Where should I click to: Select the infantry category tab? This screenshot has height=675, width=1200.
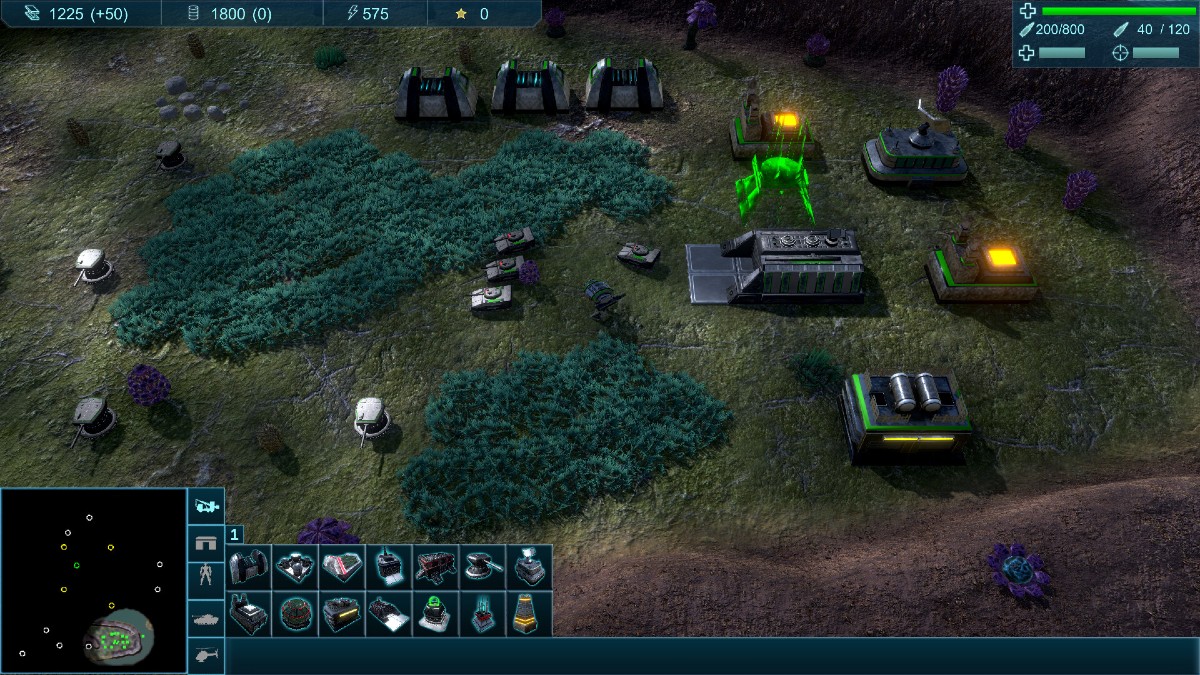click(x=206, y=580)
